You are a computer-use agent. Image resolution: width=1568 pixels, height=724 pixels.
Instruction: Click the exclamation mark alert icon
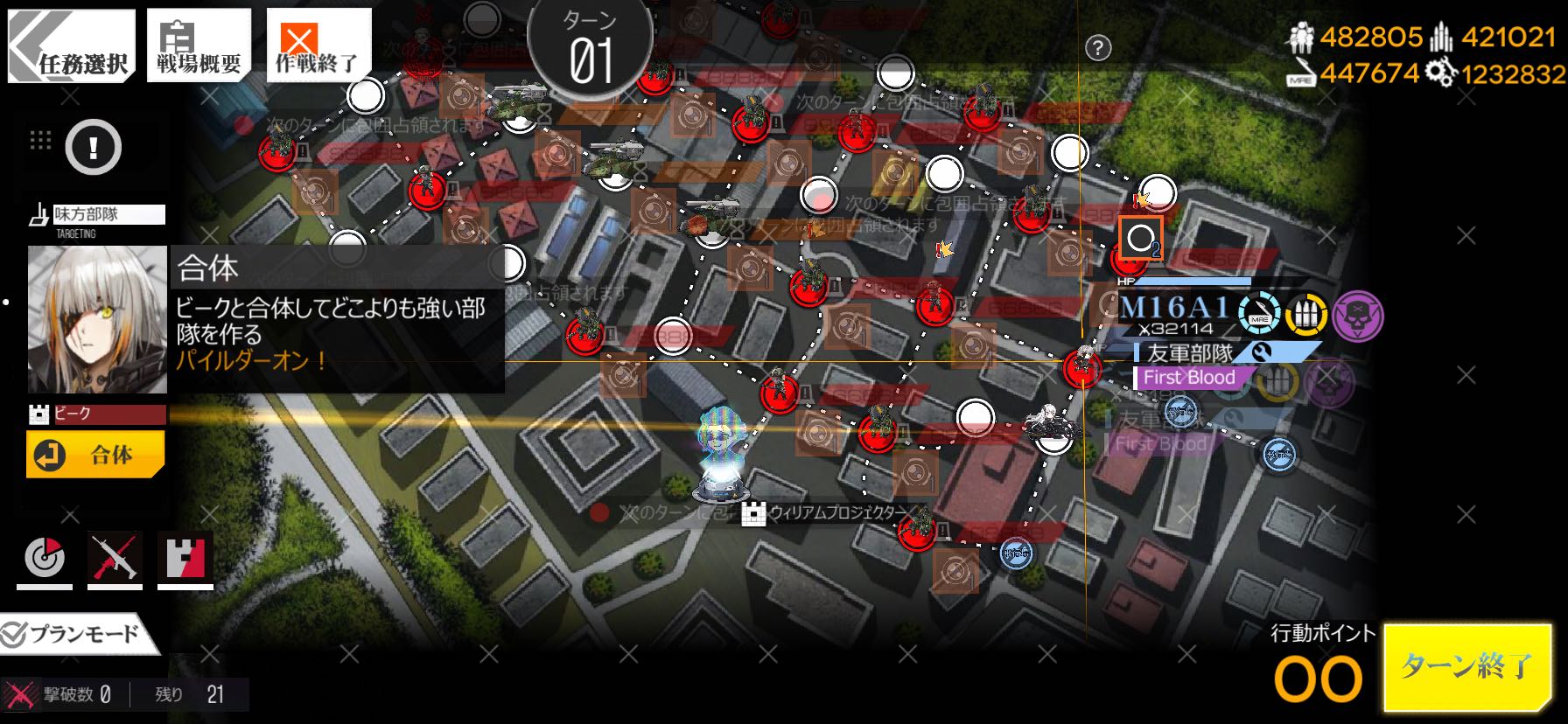coord(93,147)
